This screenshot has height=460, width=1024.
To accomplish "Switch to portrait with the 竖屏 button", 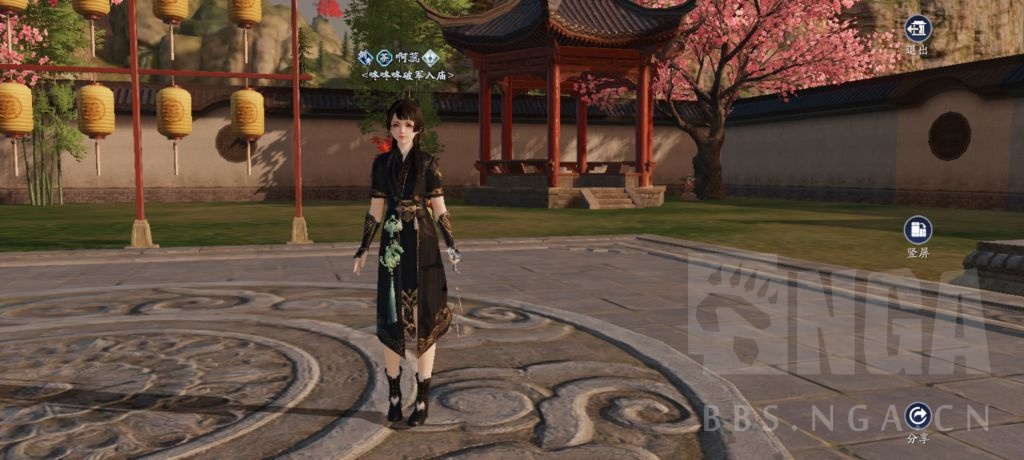I will click(917, 231).
